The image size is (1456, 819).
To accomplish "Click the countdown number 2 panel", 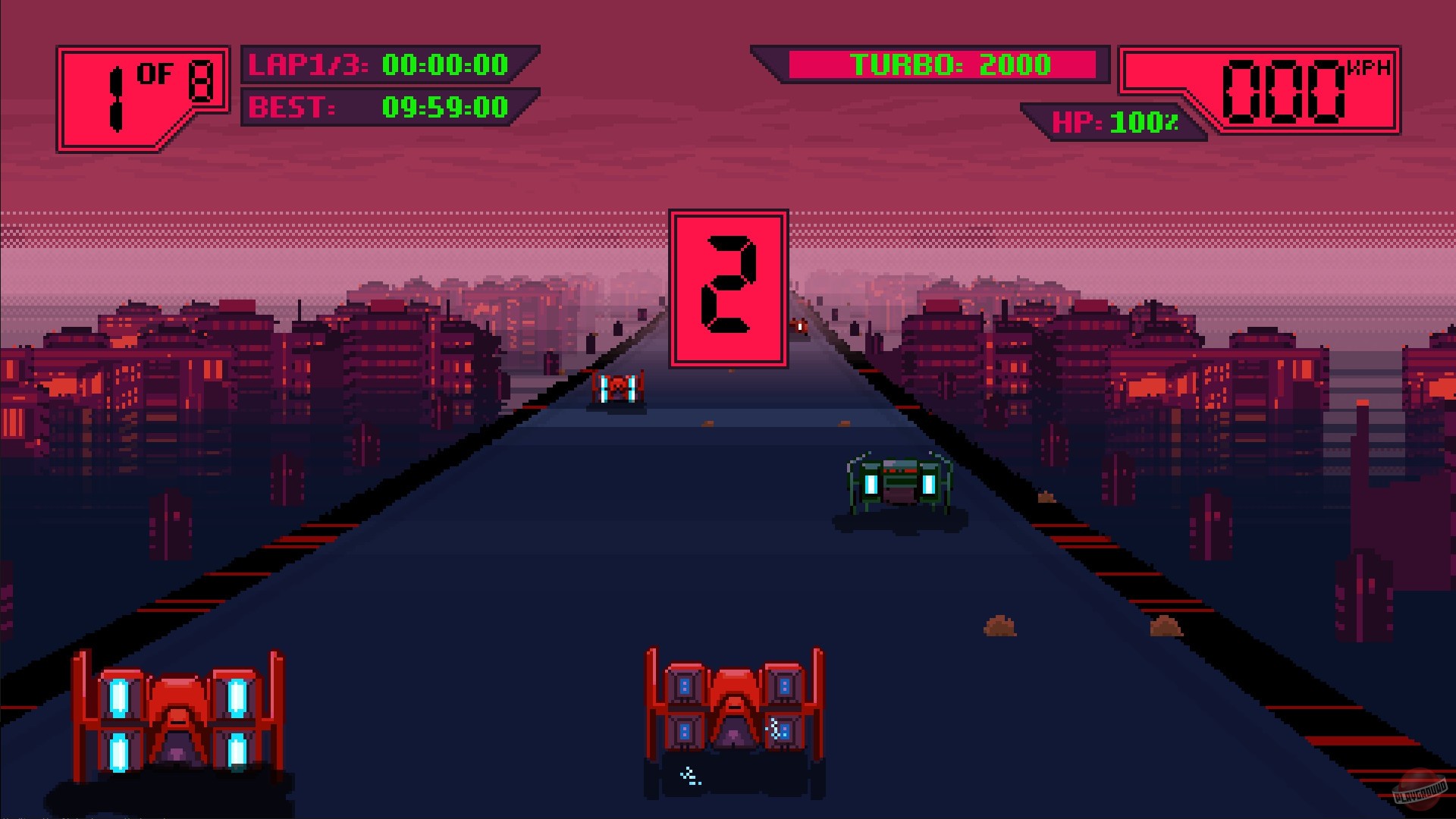I will pyautogui.click(x=726, y=290).
